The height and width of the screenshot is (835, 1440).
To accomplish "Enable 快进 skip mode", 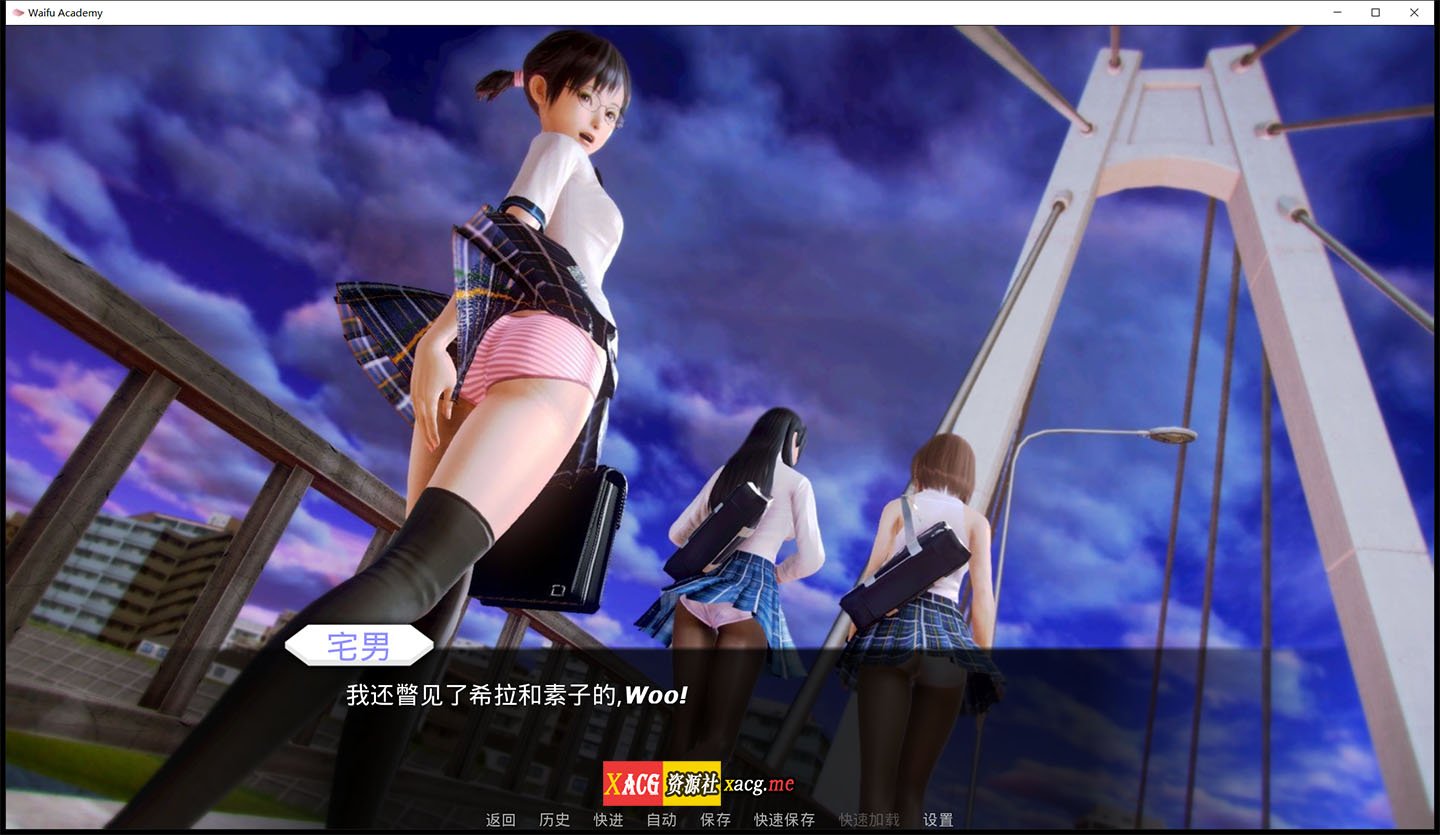I will [x=608, y=819].
